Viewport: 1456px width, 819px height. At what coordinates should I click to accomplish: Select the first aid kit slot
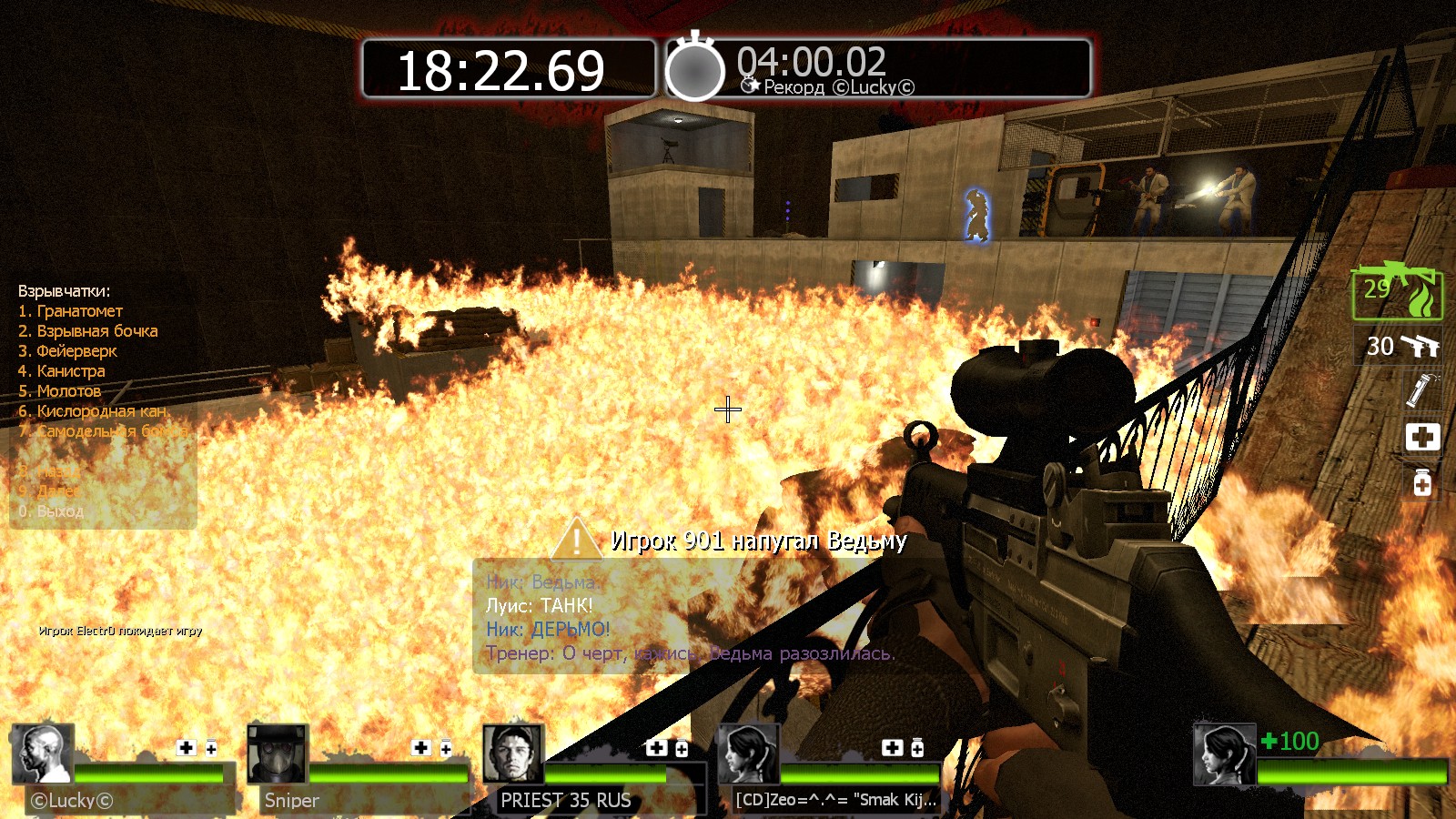coord(1422,437)
